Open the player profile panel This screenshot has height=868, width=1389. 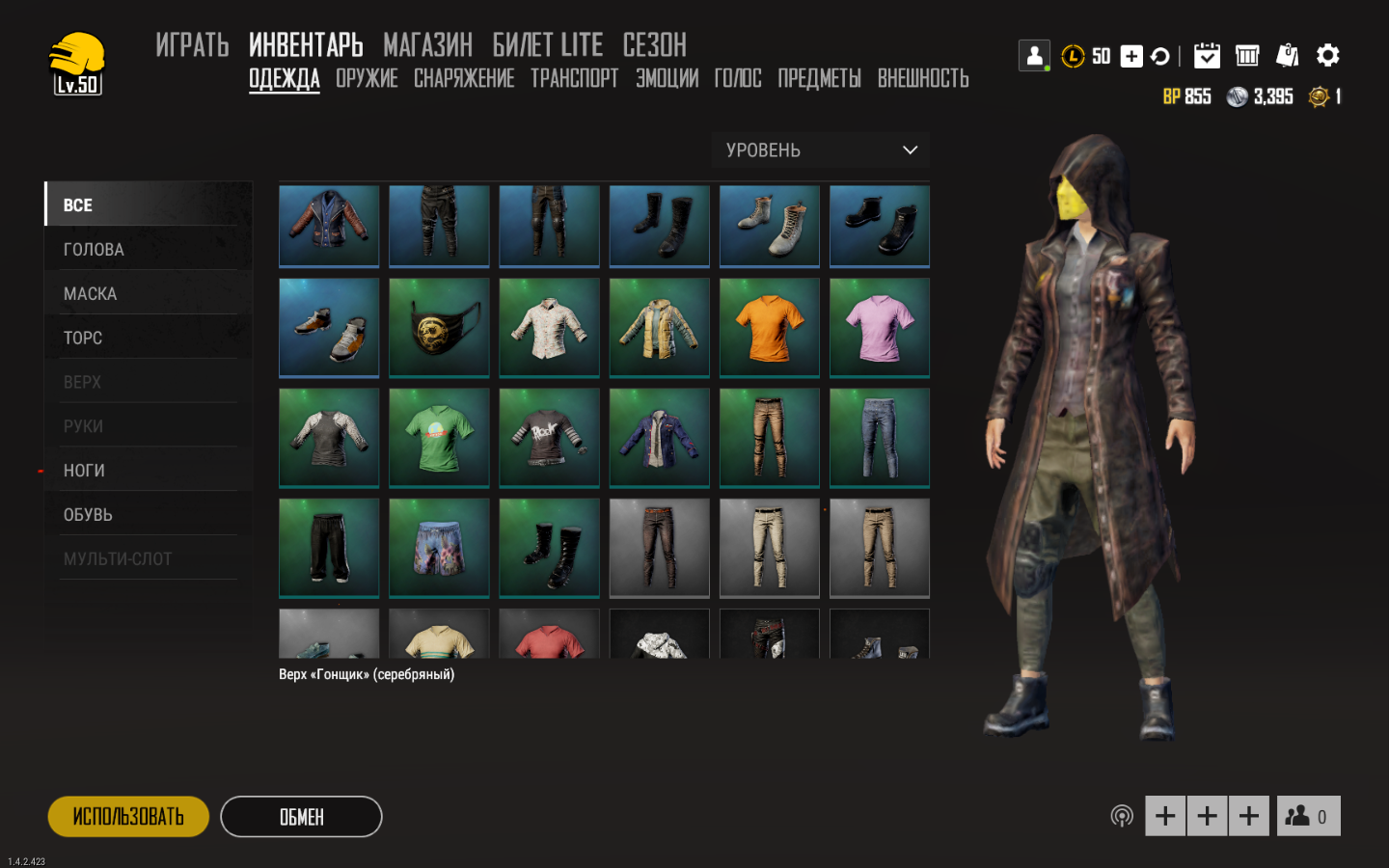(1033, 55)
